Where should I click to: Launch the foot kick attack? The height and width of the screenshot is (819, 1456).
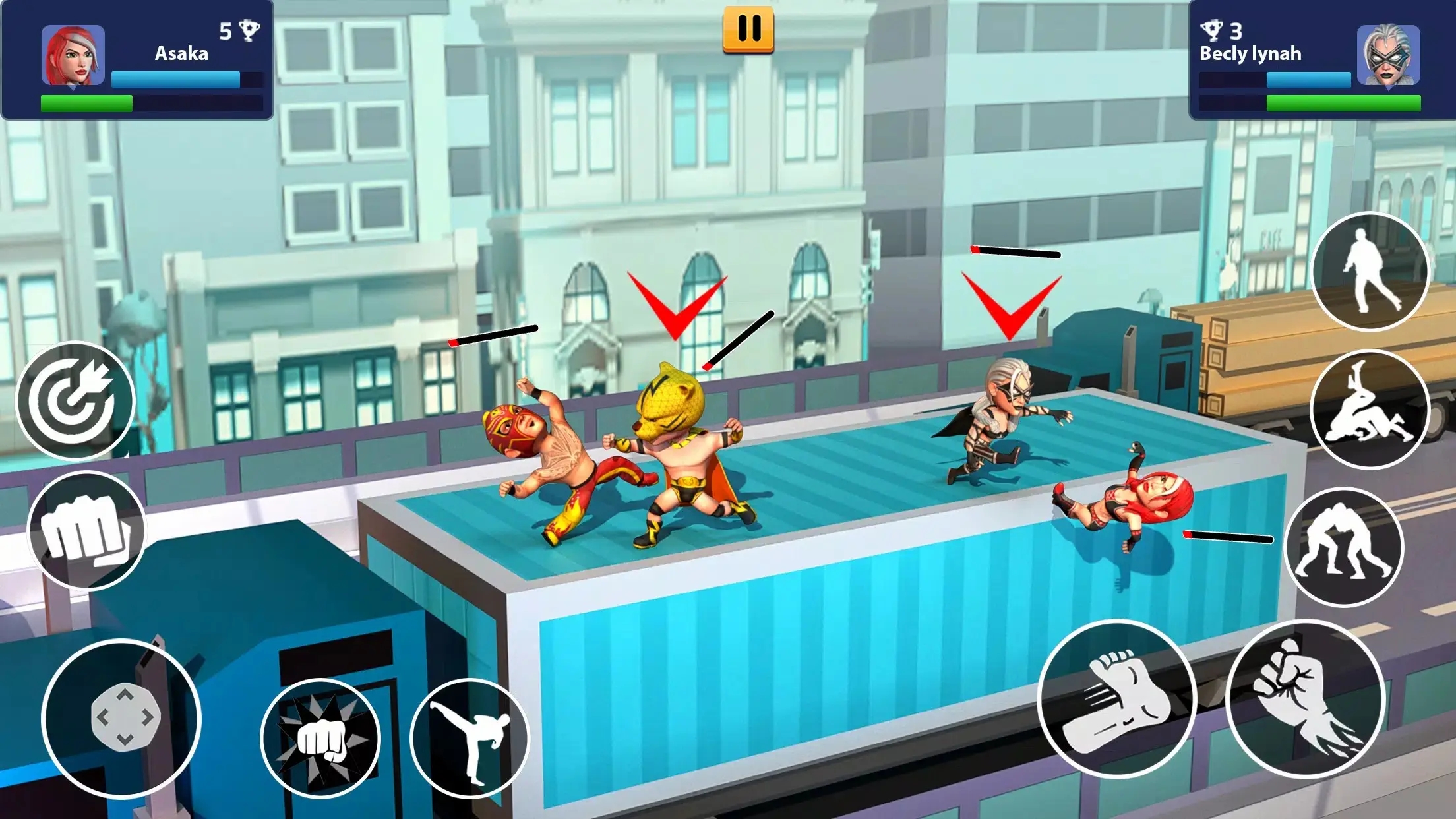[x=1117, y=699]
